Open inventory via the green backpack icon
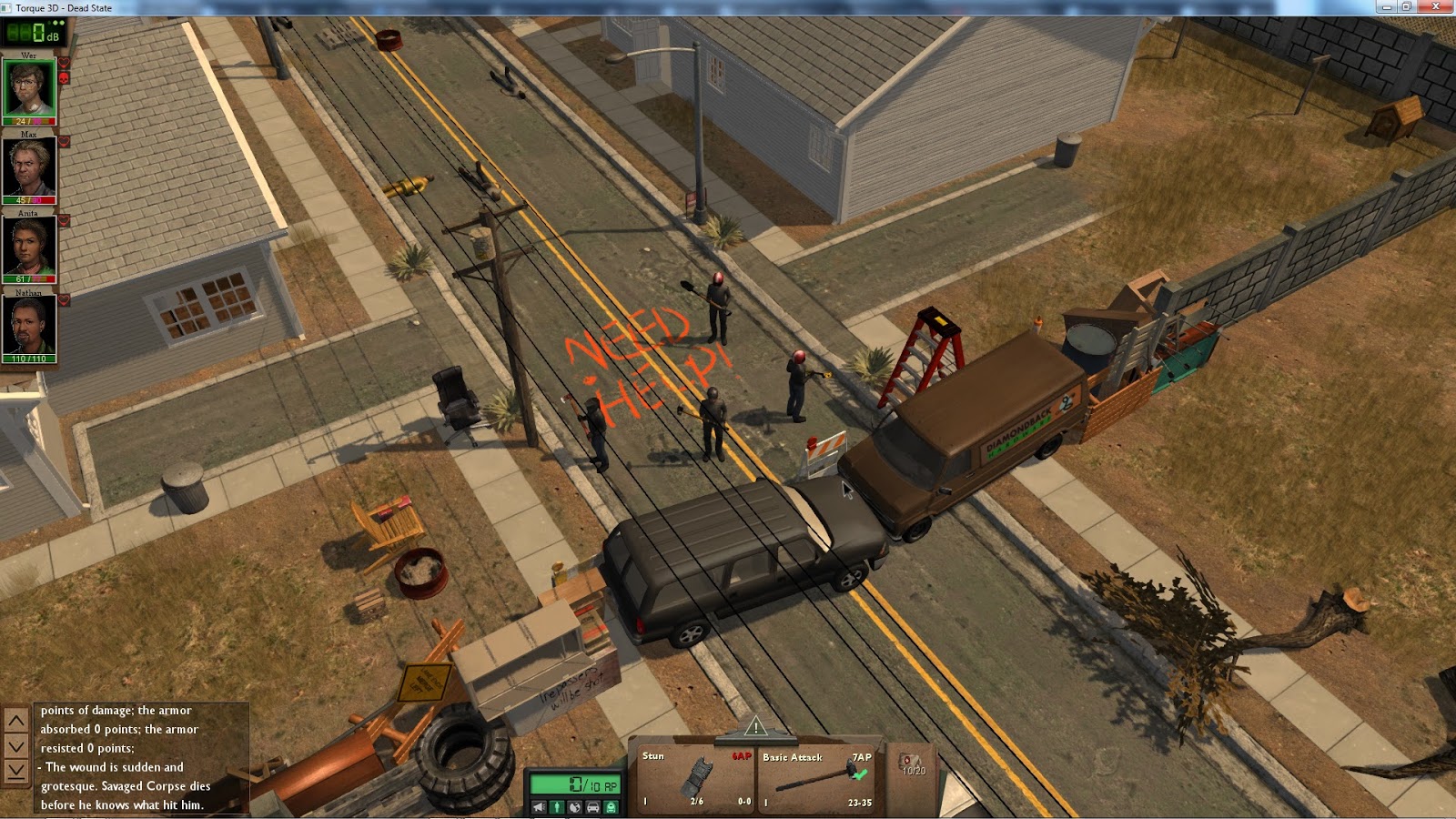This screenshot has height=819, width=1456. click(610, 806)
